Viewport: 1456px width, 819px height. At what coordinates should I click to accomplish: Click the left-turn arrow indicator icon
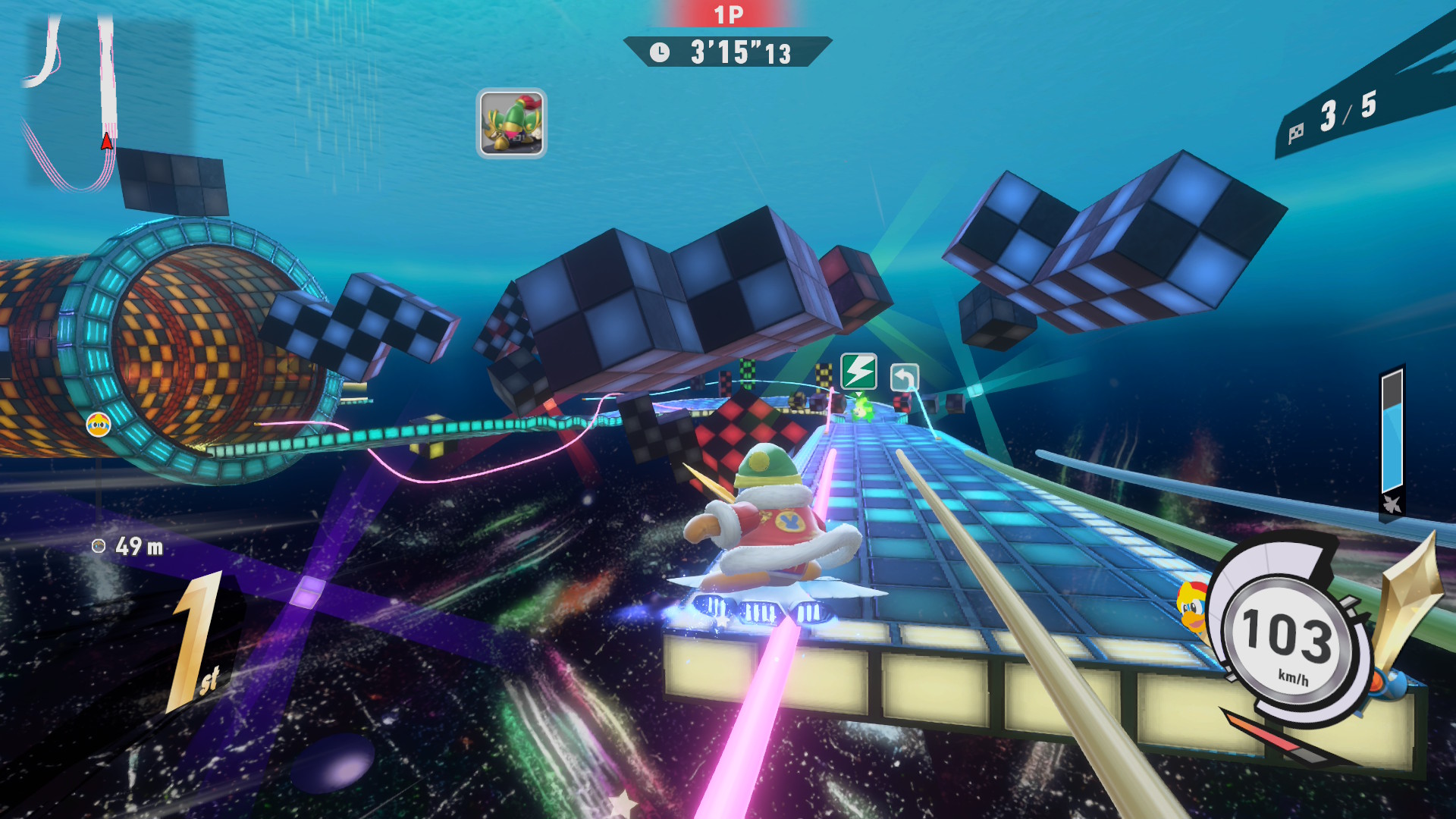pos(904,377)
